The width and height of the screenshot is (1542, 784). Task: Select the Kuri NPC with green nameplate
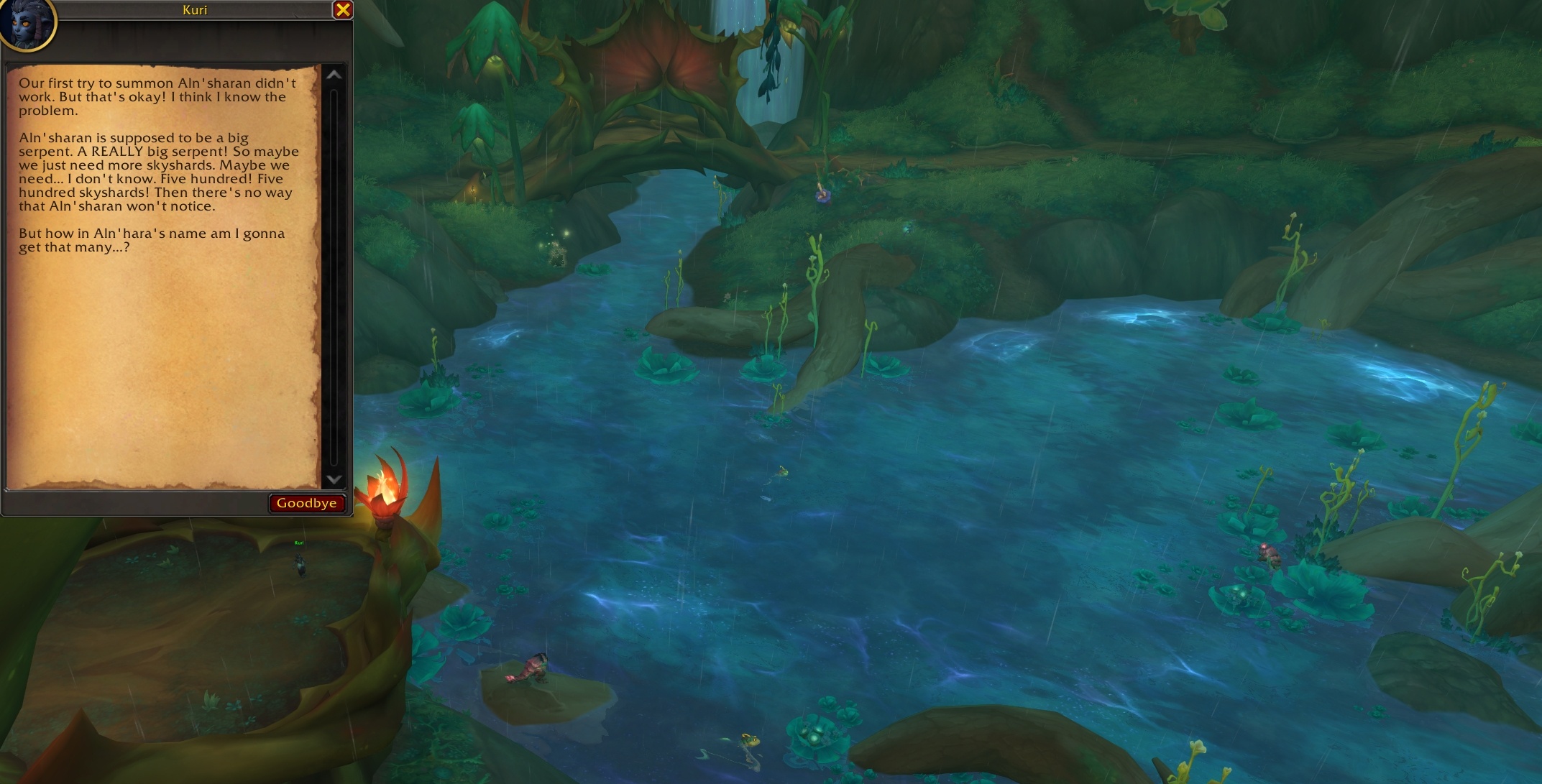[298, 564]
